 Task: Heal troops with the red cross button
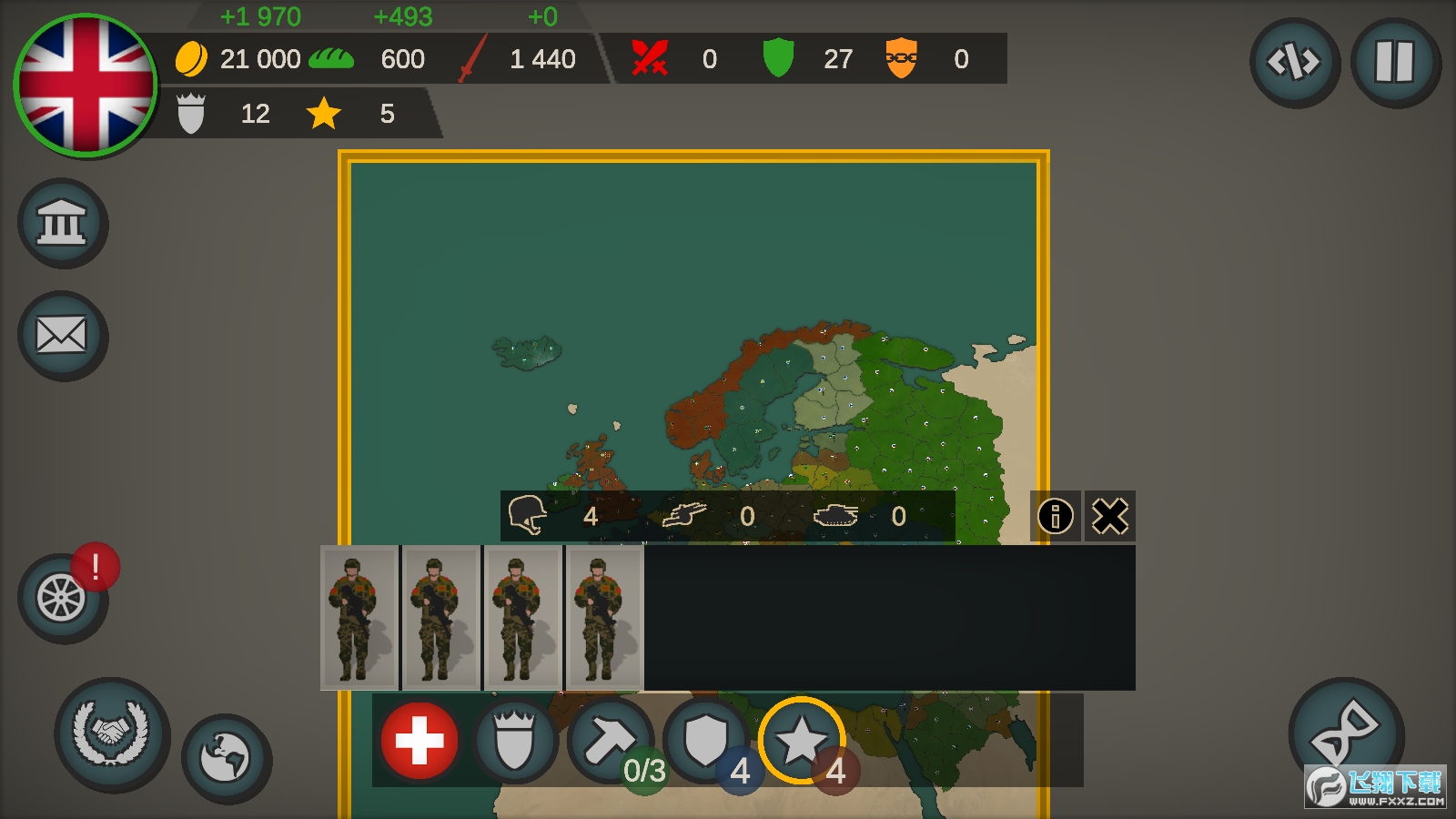pos(420,741)
